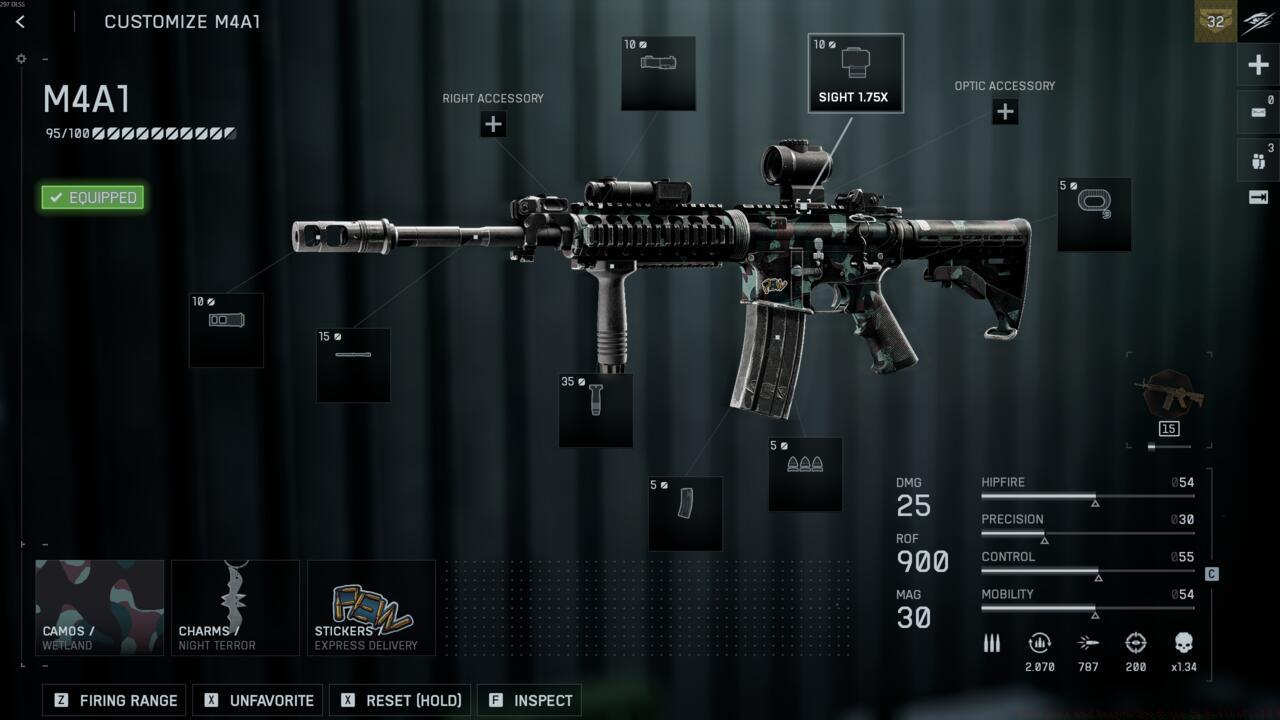1280x720 pixels.
Task: Open the stock attachment slot
Action: (1092, 214)
